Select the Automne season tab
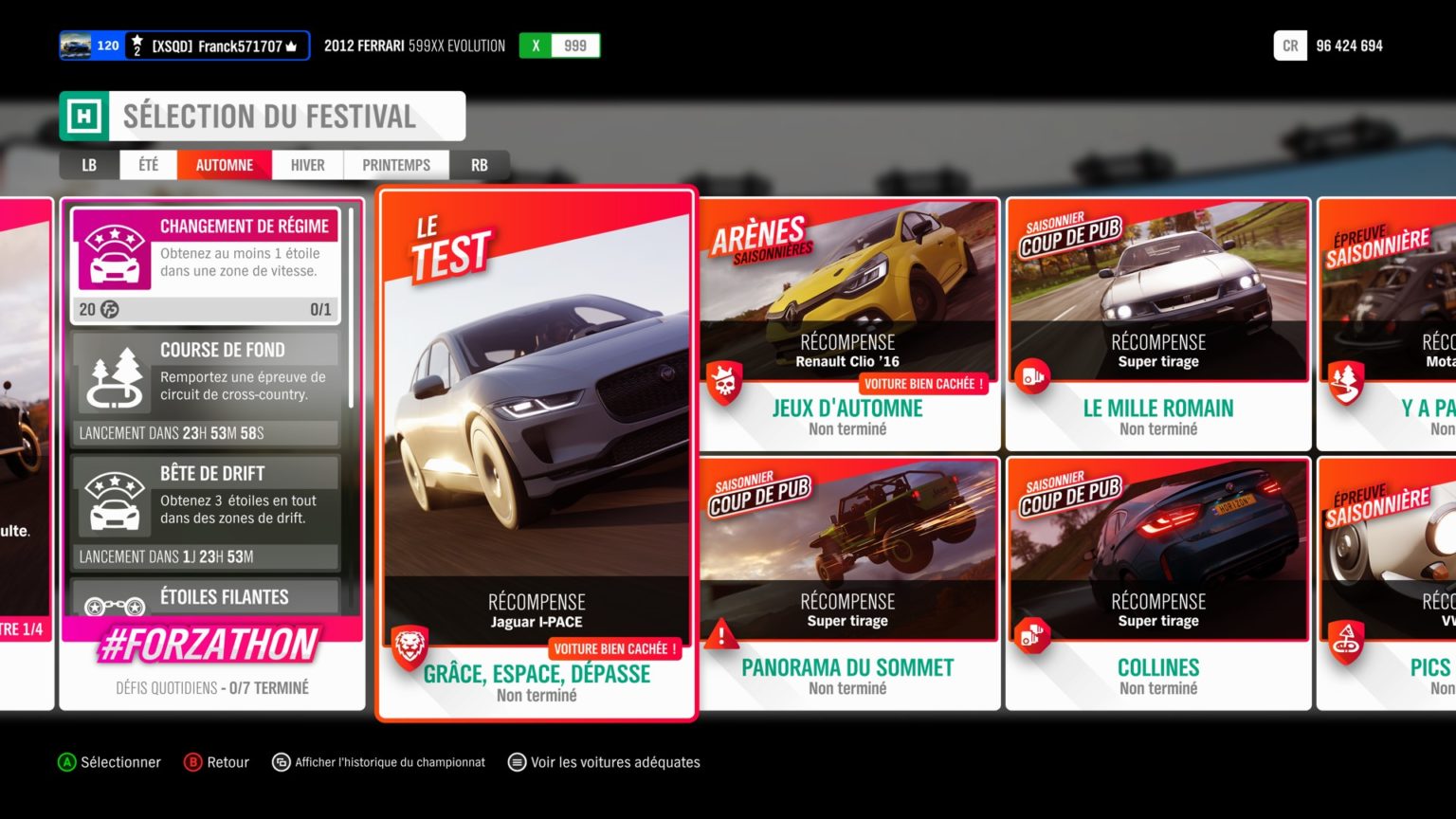 (x=225, y=165)
